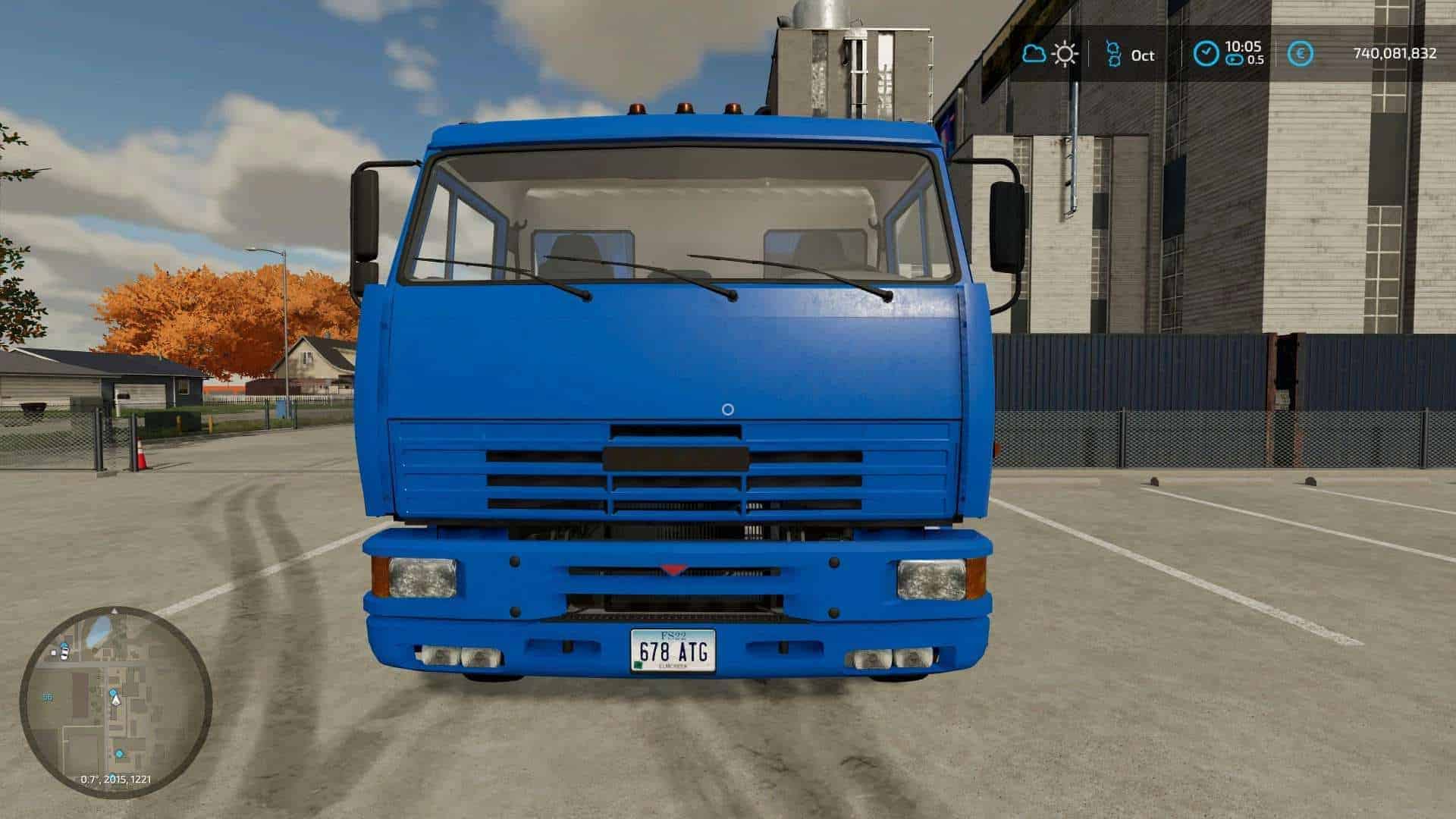Screen dimensions: 1456x819
Task: Select the sun weather forecast icon
Action: [x=1065, y=54]
